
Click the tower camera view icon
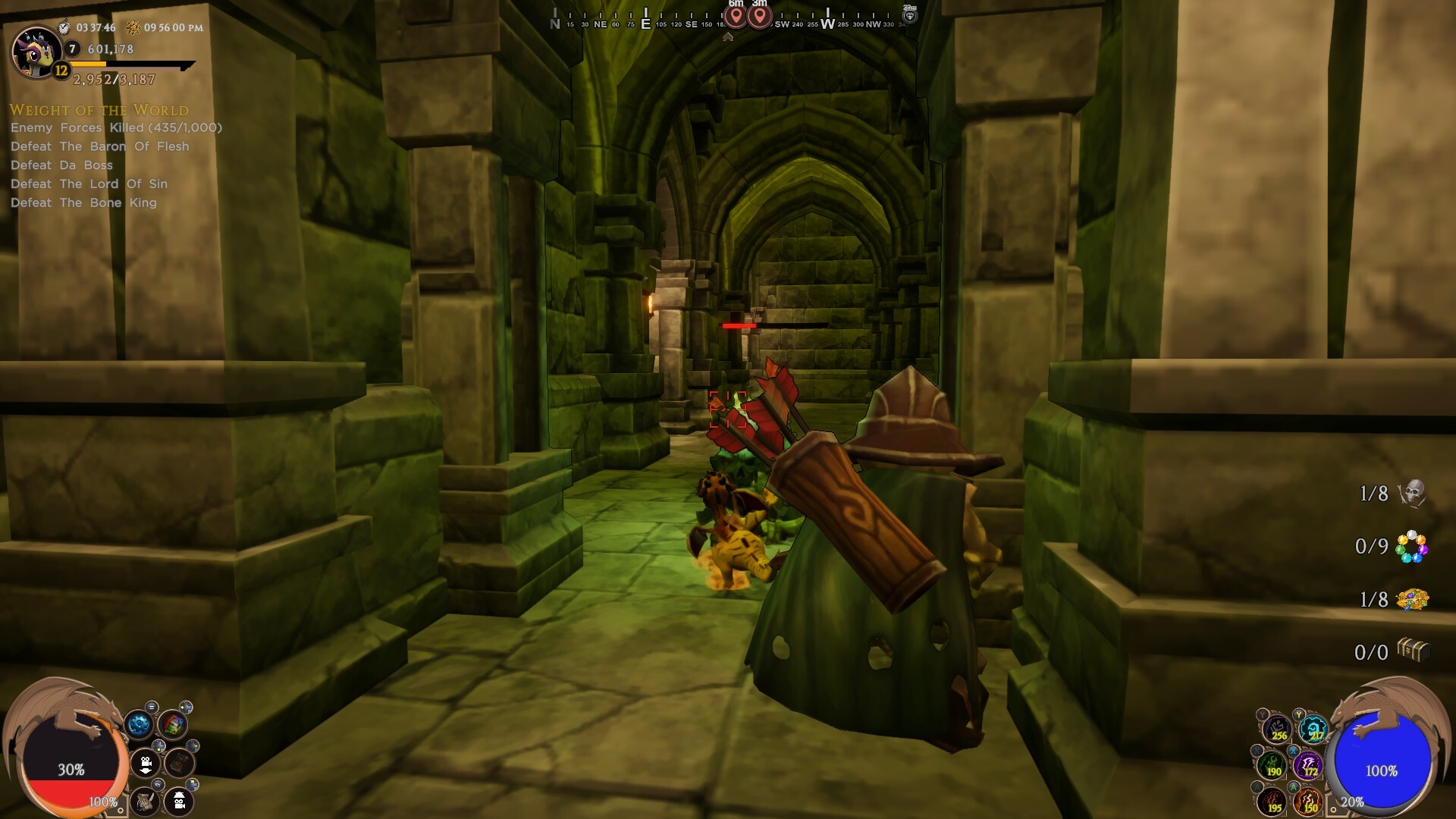tap(178, 802)
